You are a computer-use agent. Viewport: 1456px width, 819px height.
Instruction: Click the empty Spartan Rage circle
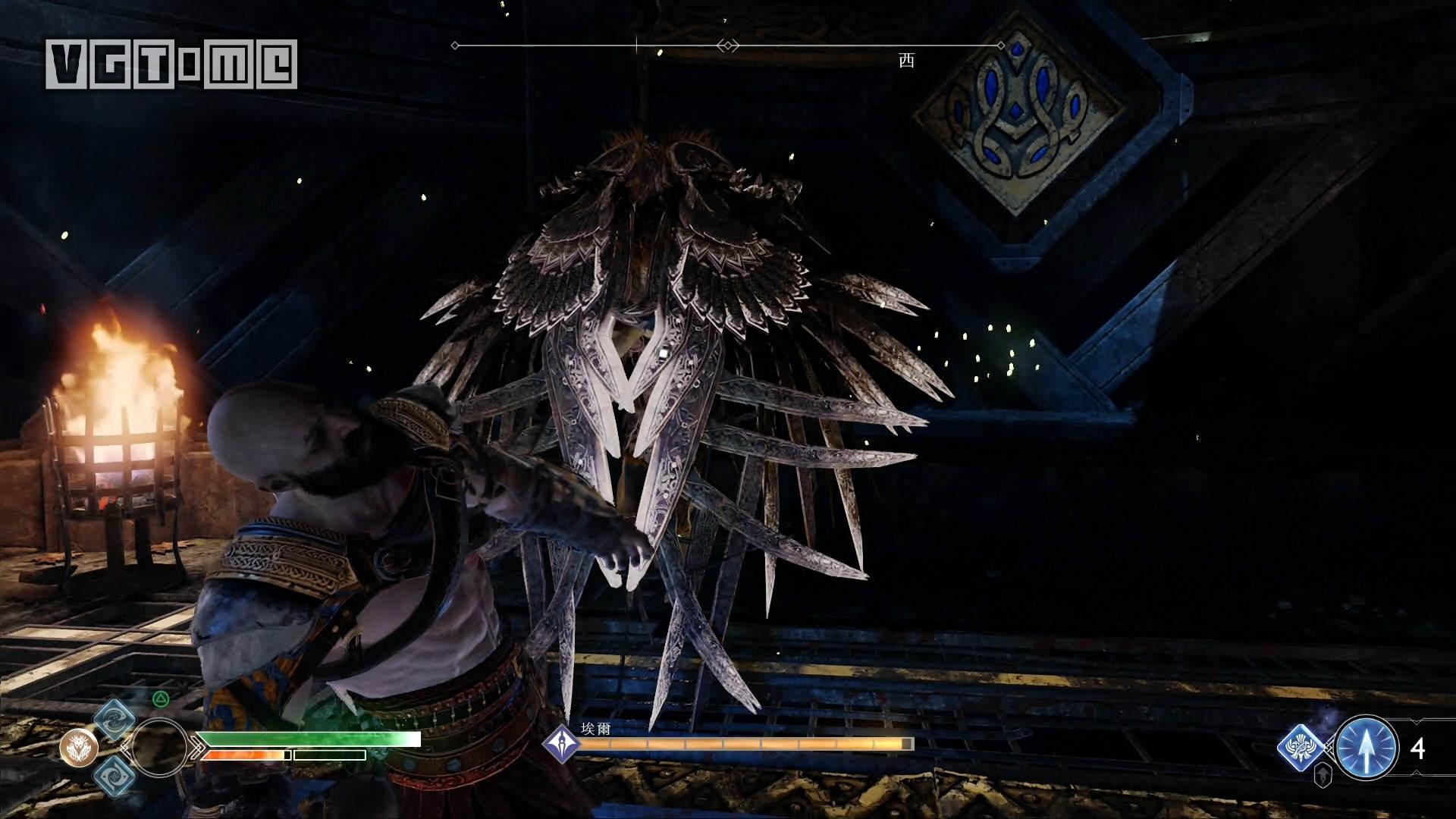[x=158, y=748]
